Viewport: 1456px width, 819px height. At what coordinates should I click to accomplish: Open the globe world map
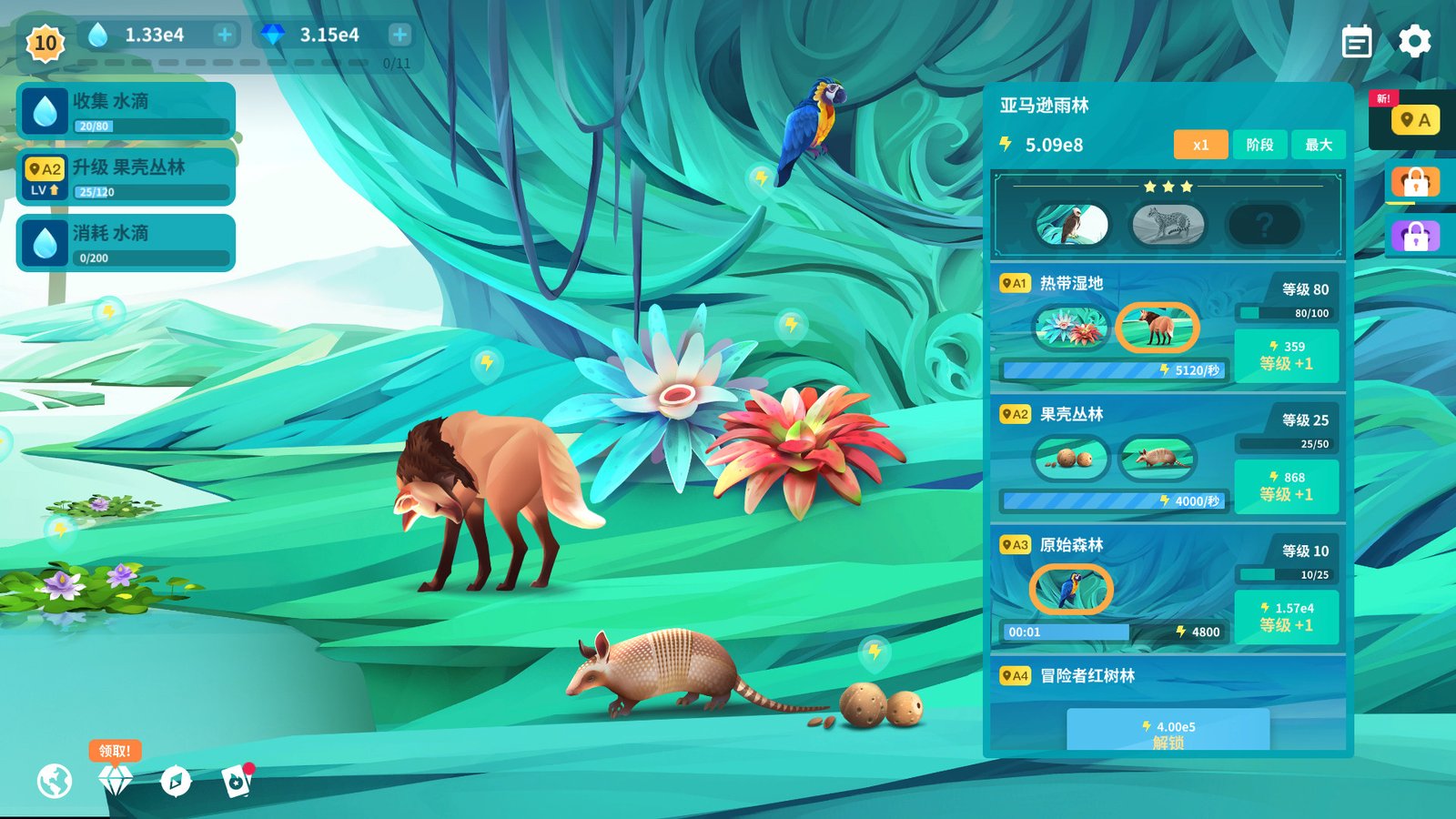(55, 781)
